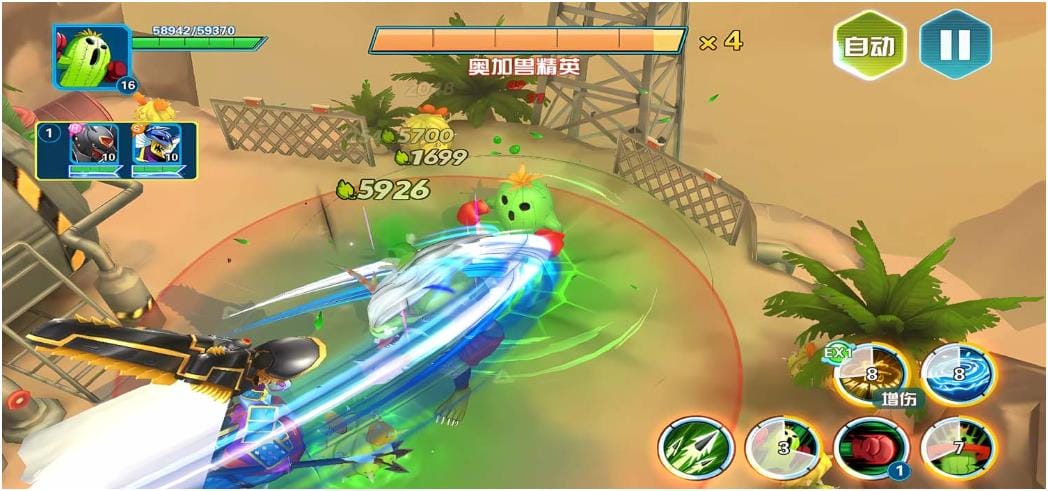Trigger the blue whirlpool skill

[x=957, y=374]
